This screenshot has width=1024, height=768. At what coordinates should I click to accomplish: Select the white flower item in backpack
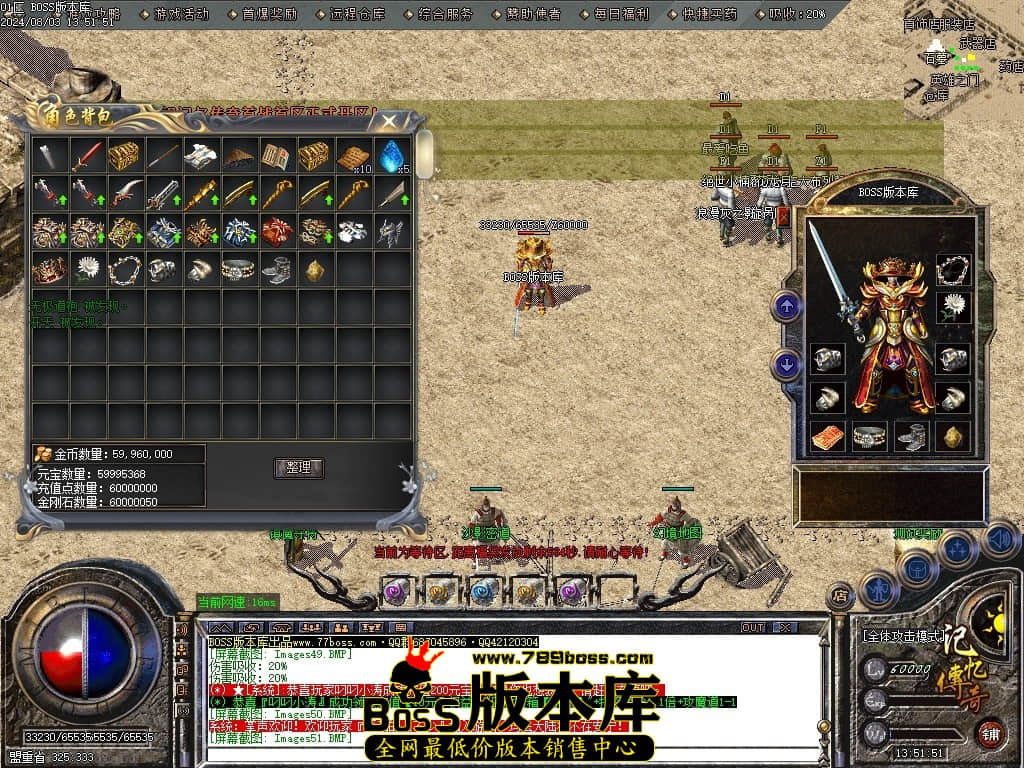pyautogui.click(x=88, y=269)
